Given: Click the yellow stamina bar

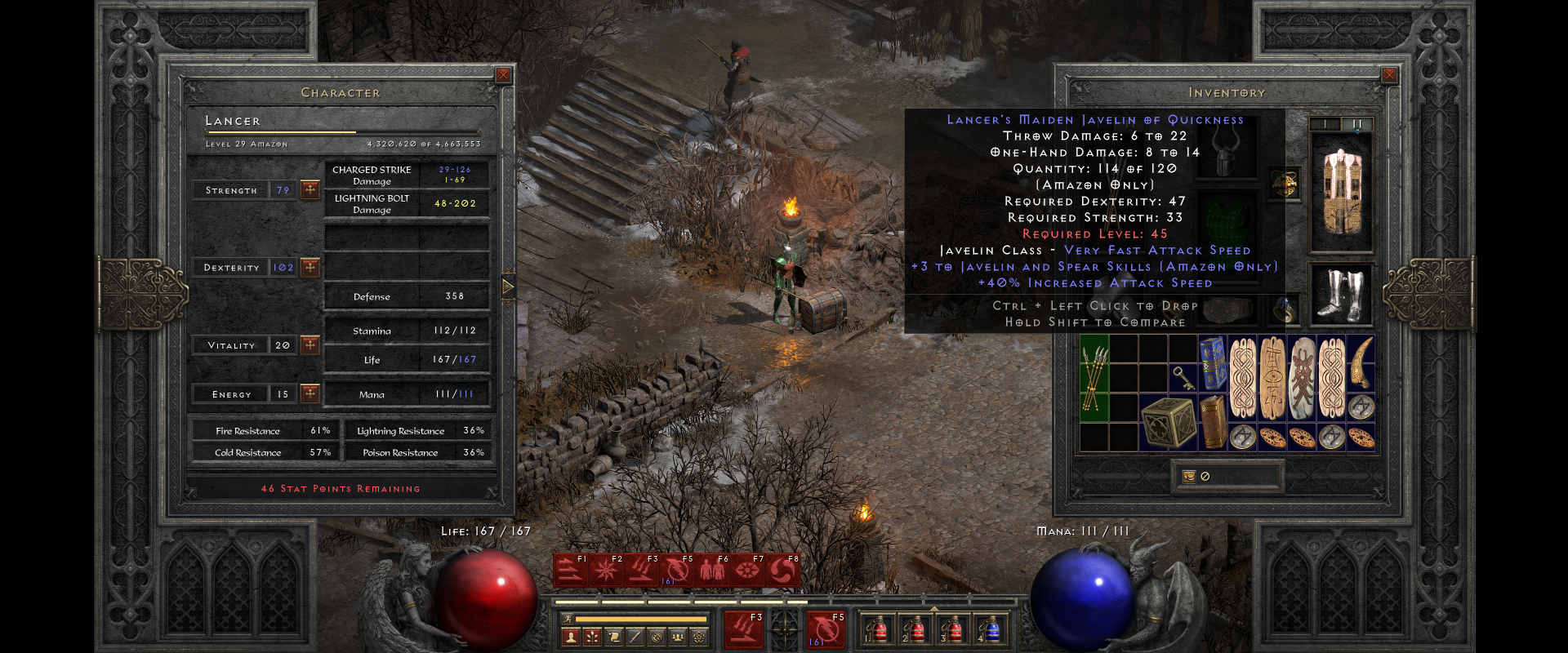Looking at the screenshot, I should click(642, 619).
